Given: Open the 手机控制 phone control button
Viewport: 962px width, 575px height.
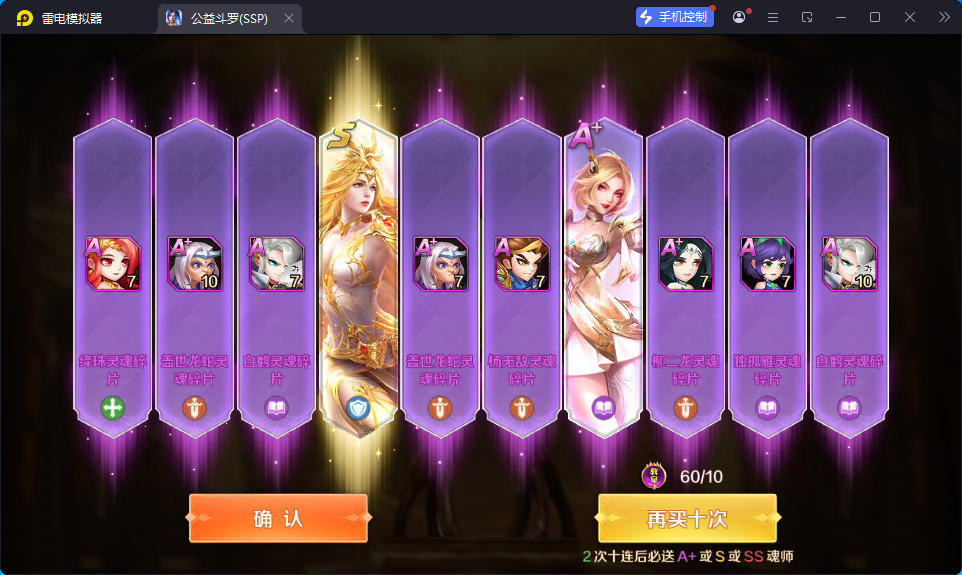Looking at the screenshot, I should click(x=674, y=17).
